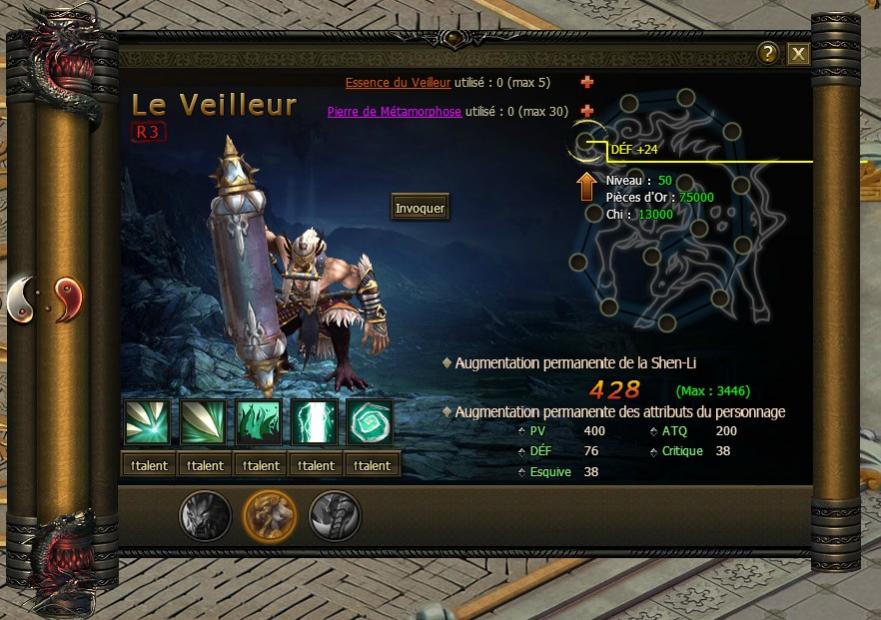Add Essence du Veilleur with the plus

[587, 82]
